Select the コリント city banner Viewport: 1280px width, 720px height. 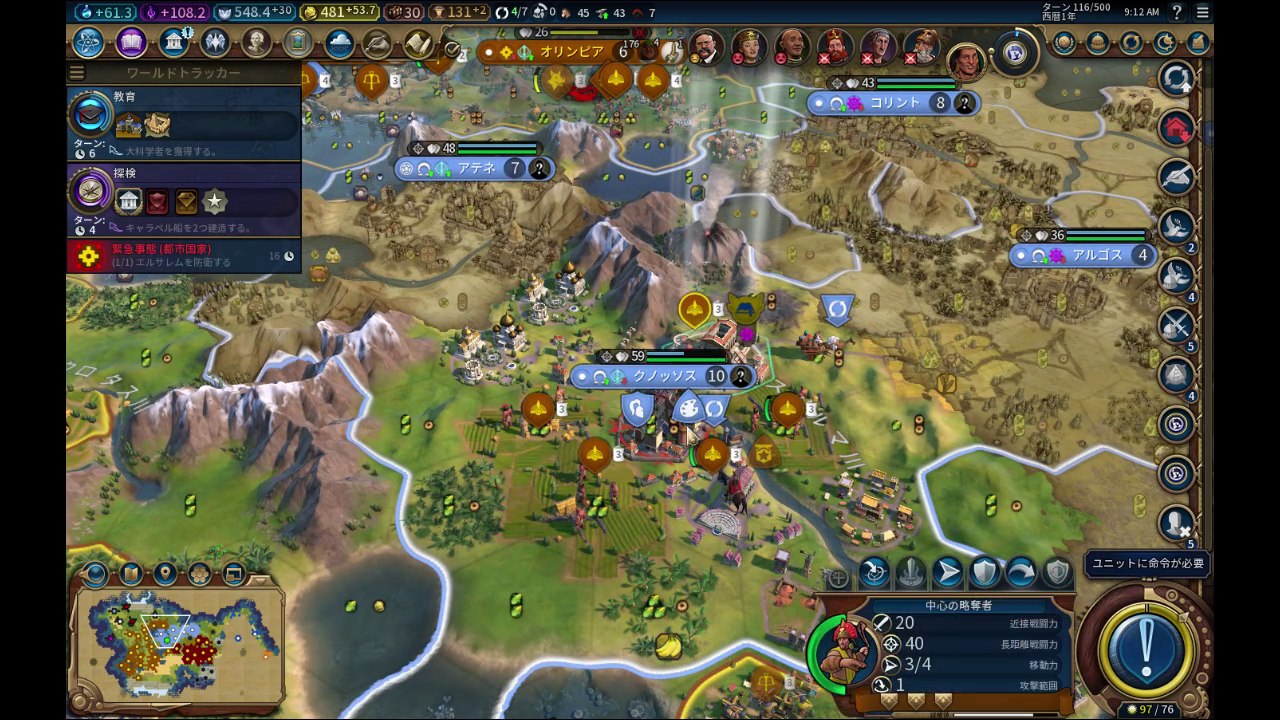(x=893, y=103)
